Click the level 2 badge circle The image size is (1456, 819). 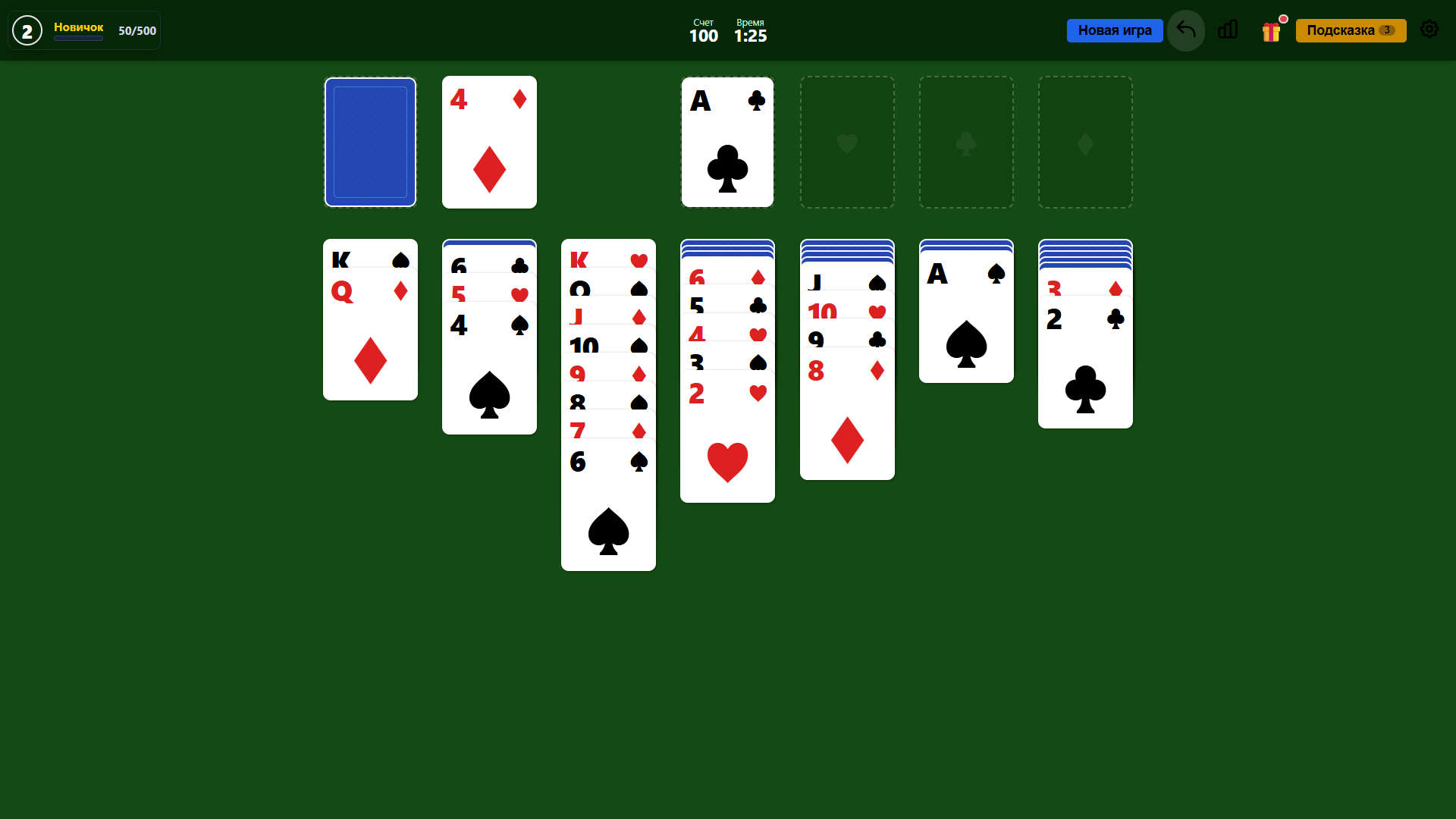[27, 30]
